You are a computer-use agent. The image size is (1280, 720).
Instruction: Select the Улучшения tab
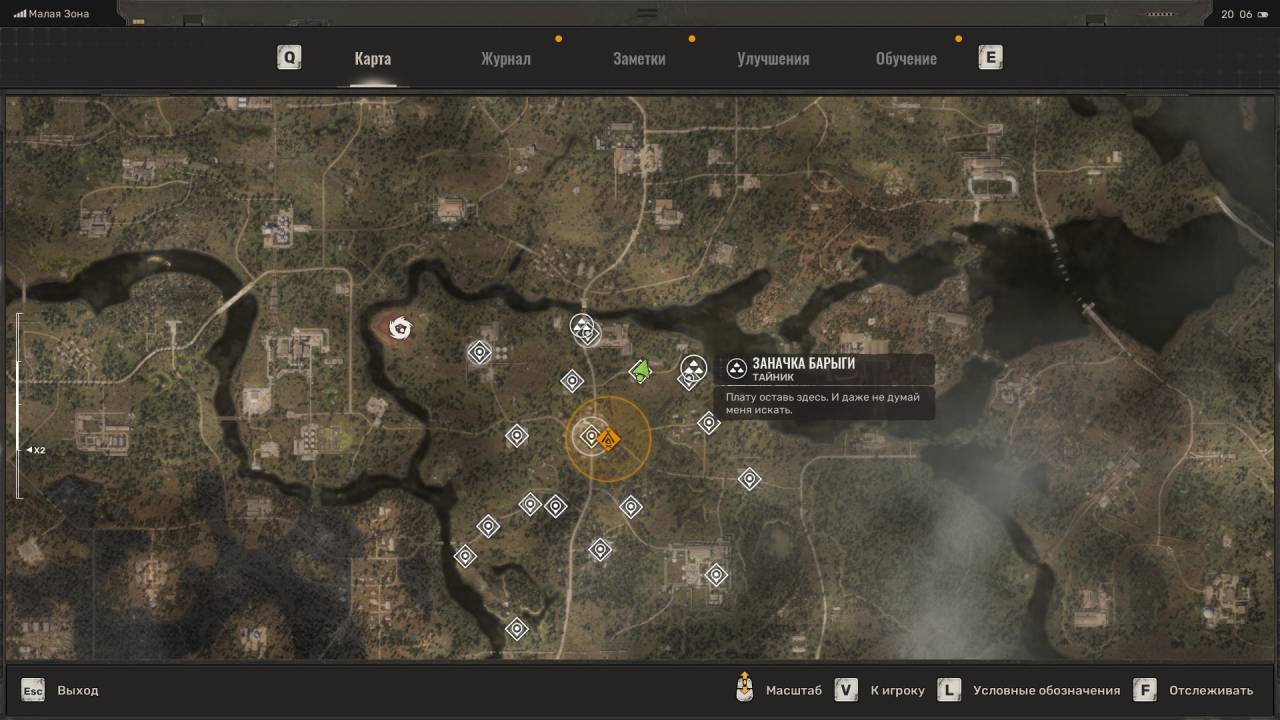(773, 58)
